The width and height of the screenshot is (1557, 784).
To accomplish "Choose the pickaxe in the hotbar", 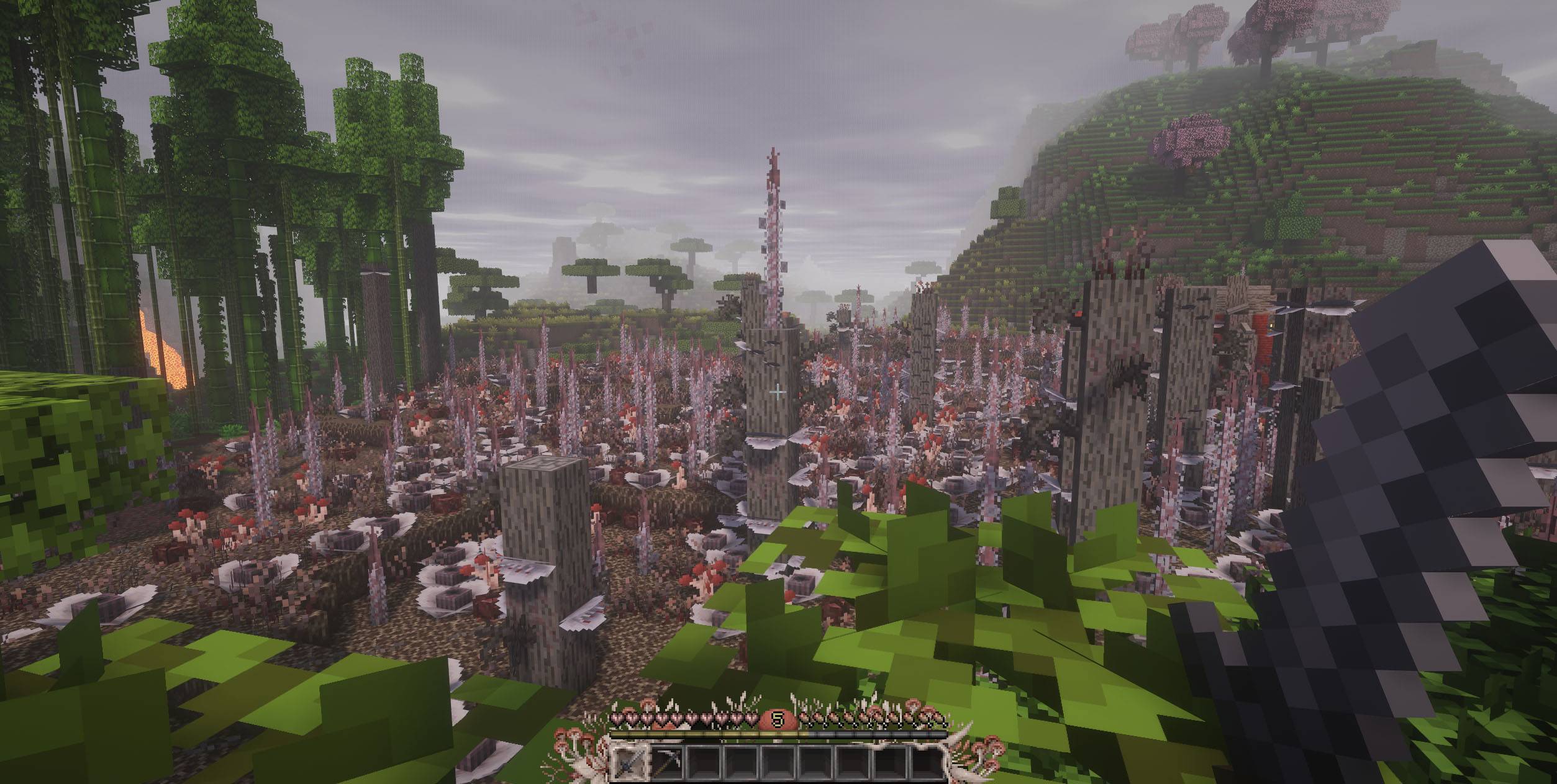I will click(667, 762).
